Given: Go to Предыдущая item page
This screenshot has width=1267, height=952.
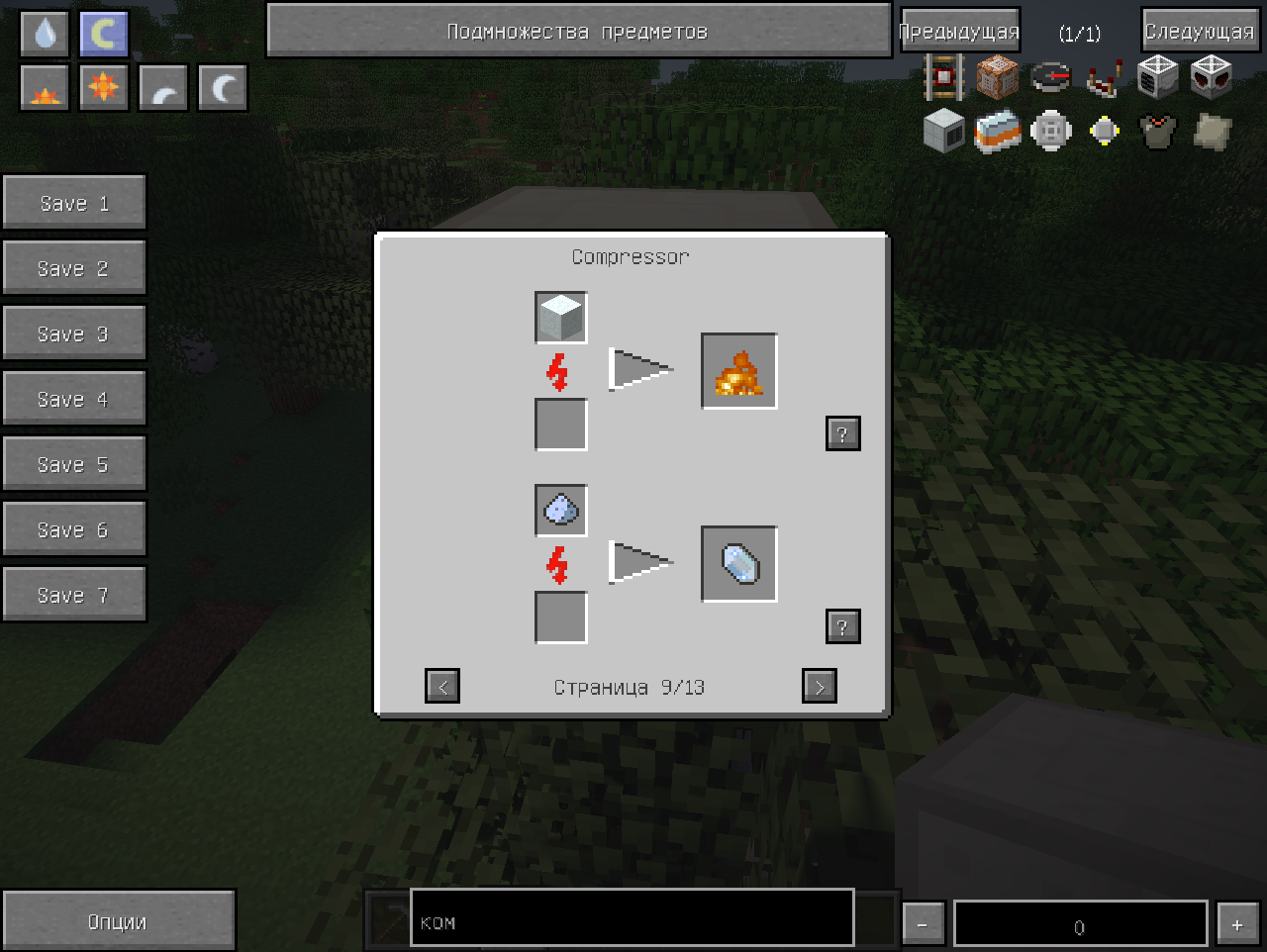Looking at the screenshot, I should 959,32.
